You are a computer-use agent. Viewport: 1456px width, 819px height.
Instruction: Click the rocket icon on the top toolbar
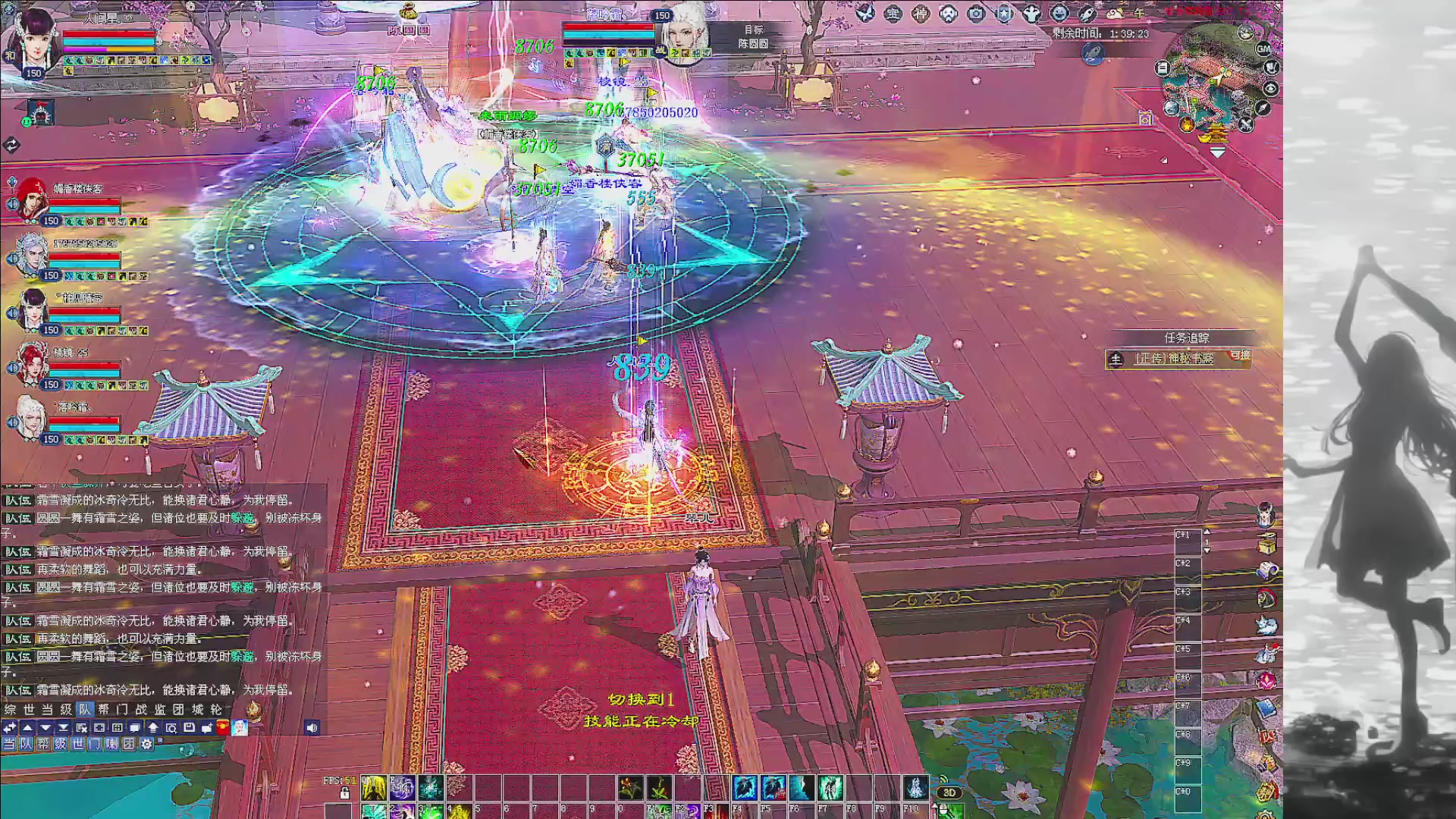1088,14
